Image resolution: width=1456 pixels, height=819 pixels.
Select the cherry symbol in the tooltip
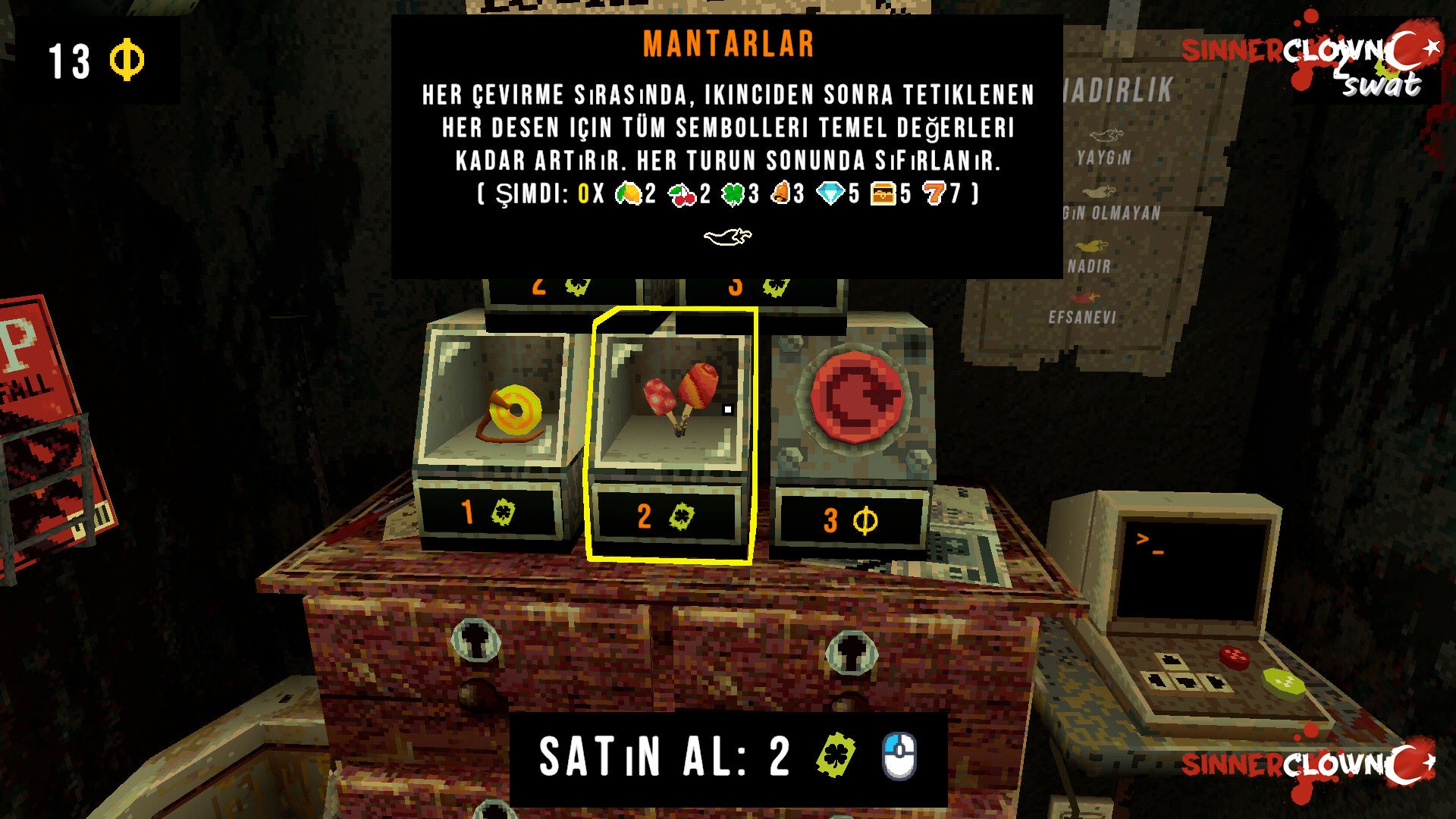point(682,196)
